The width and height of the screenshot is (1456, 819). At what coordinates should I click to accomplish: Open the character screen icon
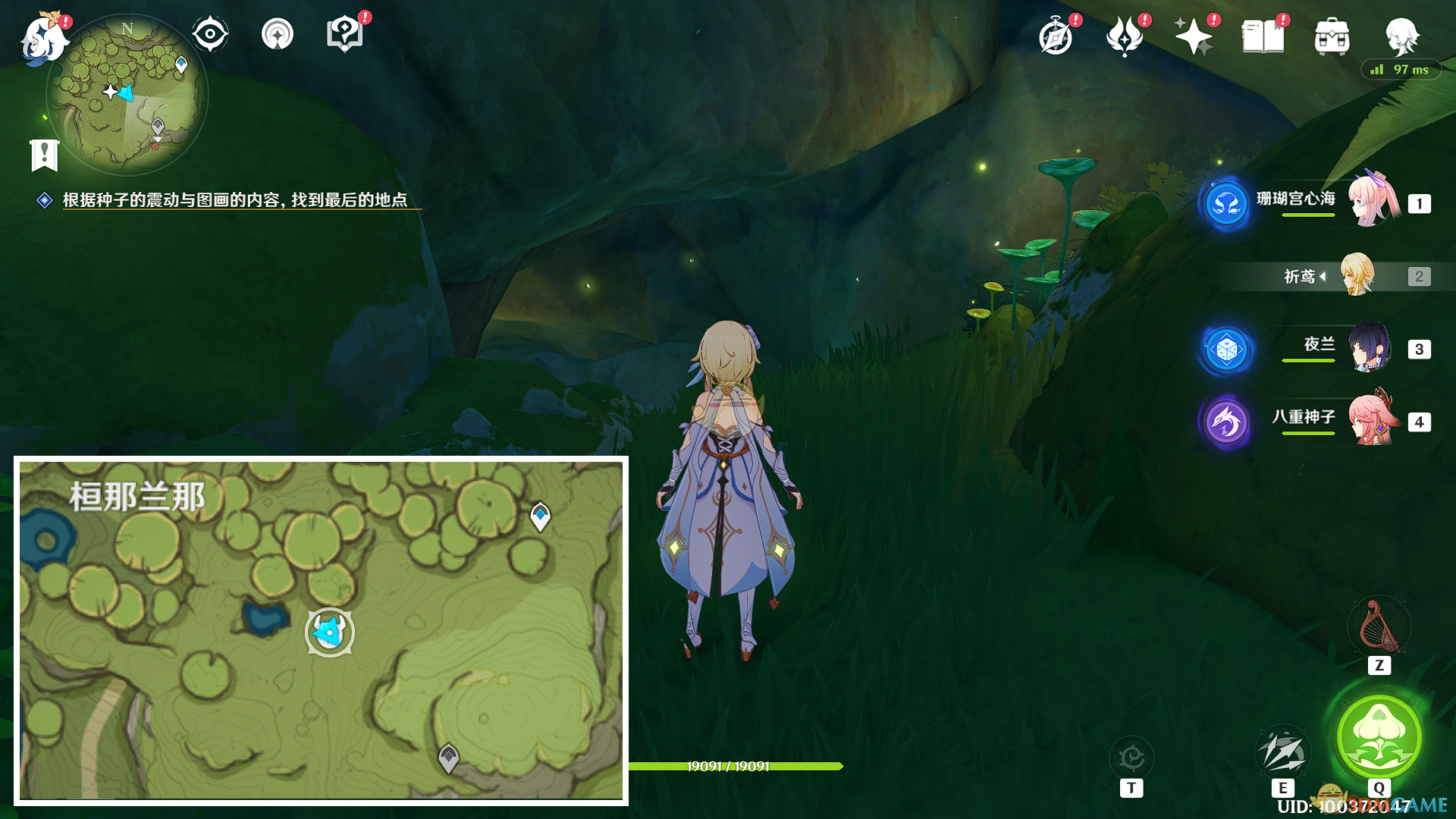pyautogui.click(x=1401, y=36)
